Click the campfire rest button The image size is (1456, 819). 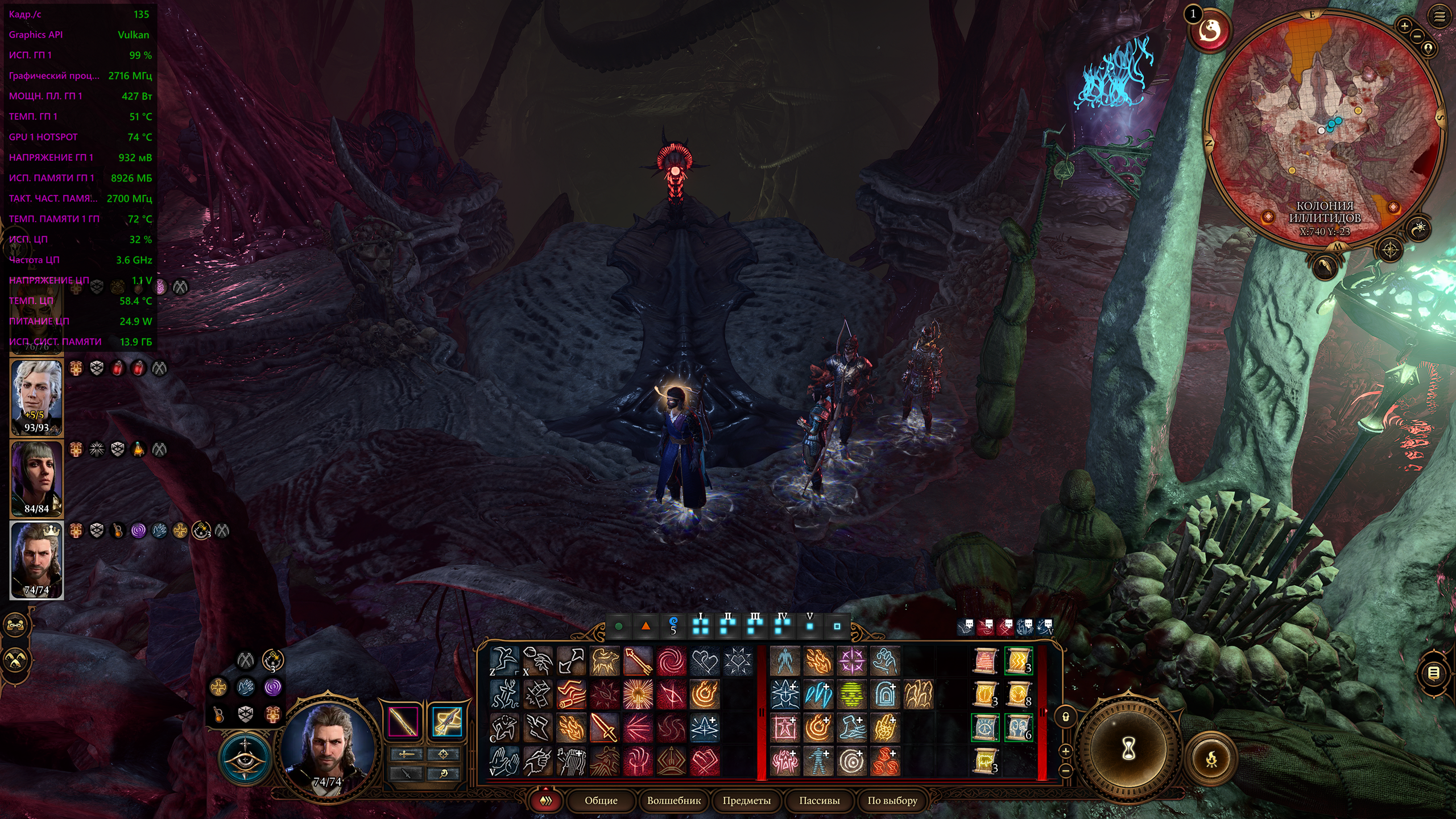[x=1211, y=758]
